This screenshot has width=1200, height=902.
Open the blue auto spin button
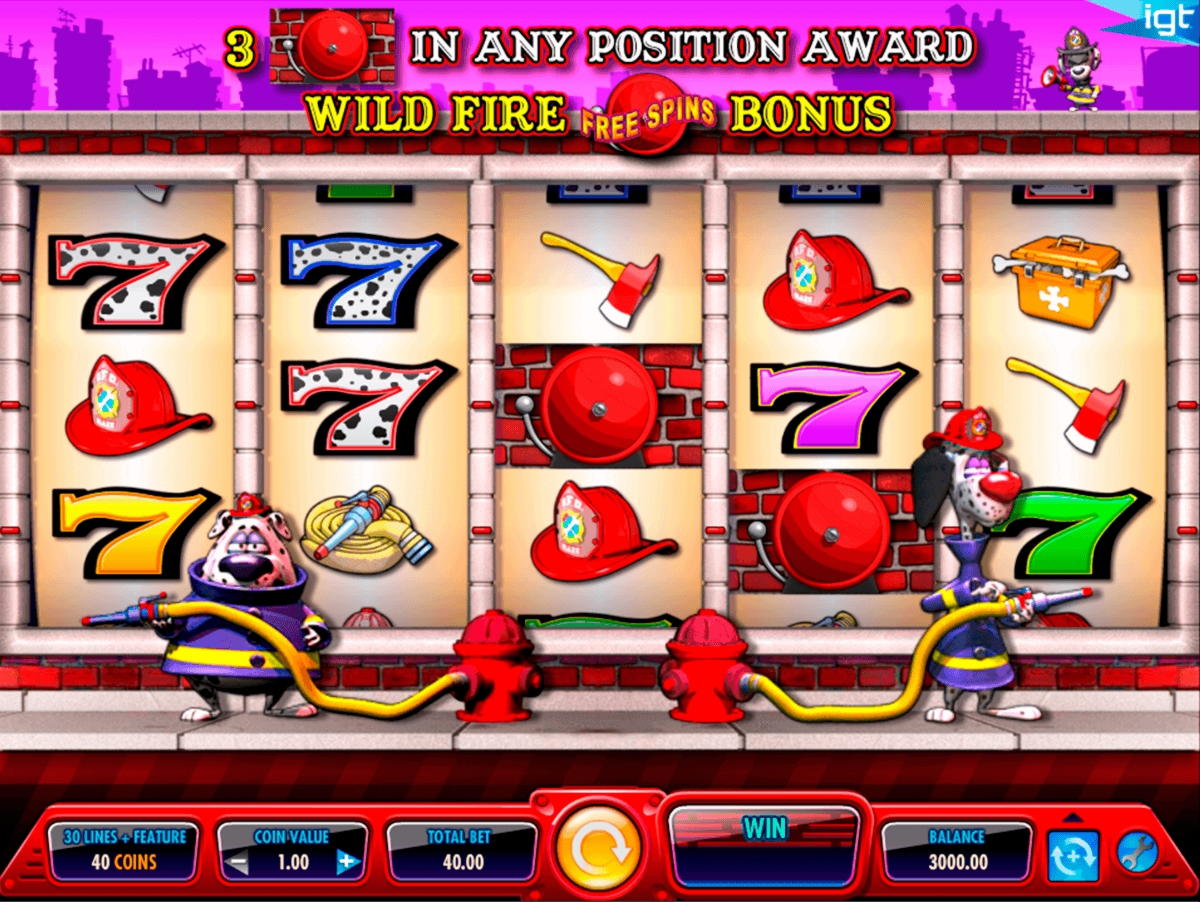pos(1073,855)
